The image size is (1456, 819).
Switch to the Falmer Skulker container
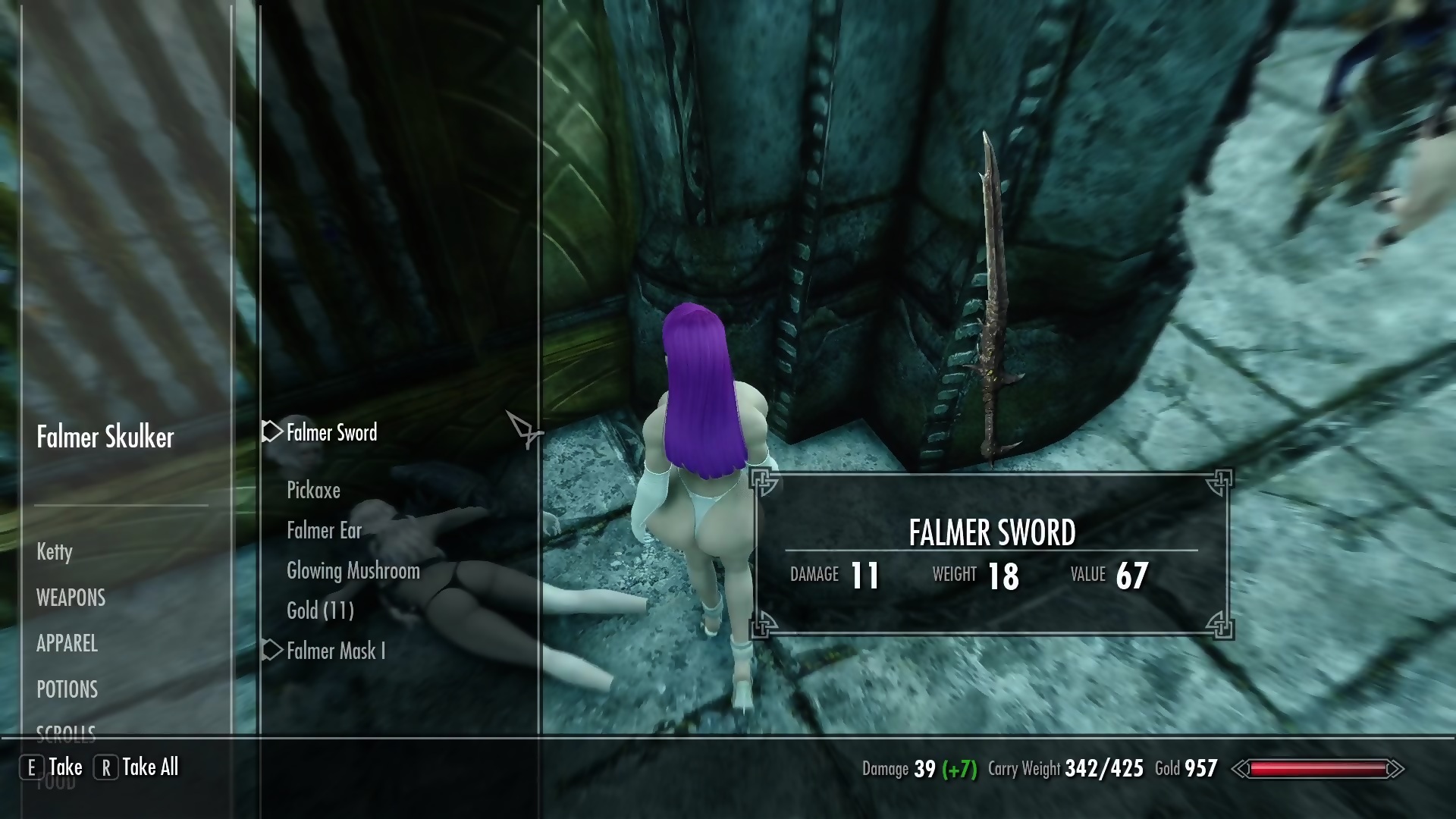point(105,438)
